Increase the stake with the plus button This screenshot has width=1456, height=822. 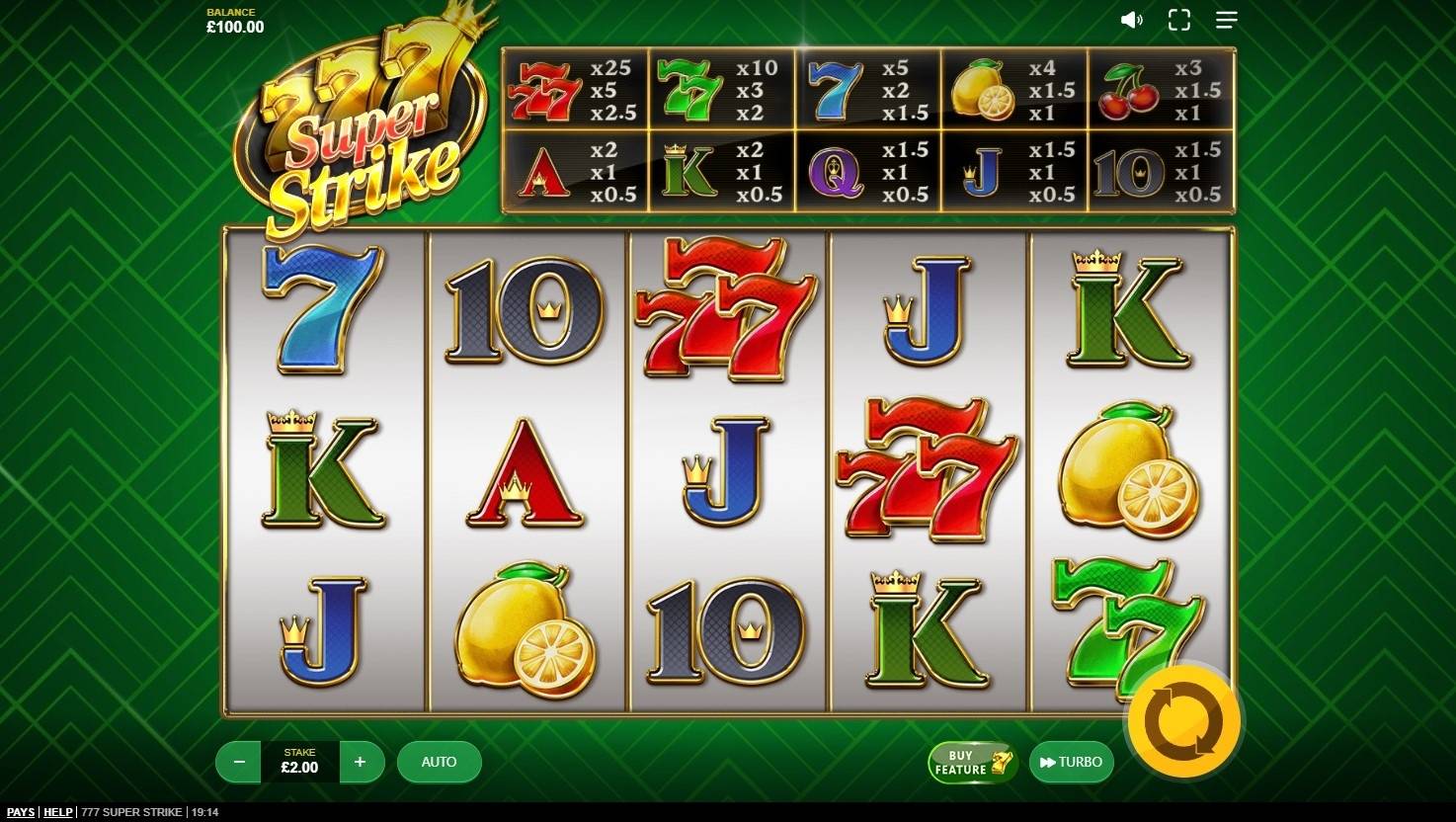[361, 762]
